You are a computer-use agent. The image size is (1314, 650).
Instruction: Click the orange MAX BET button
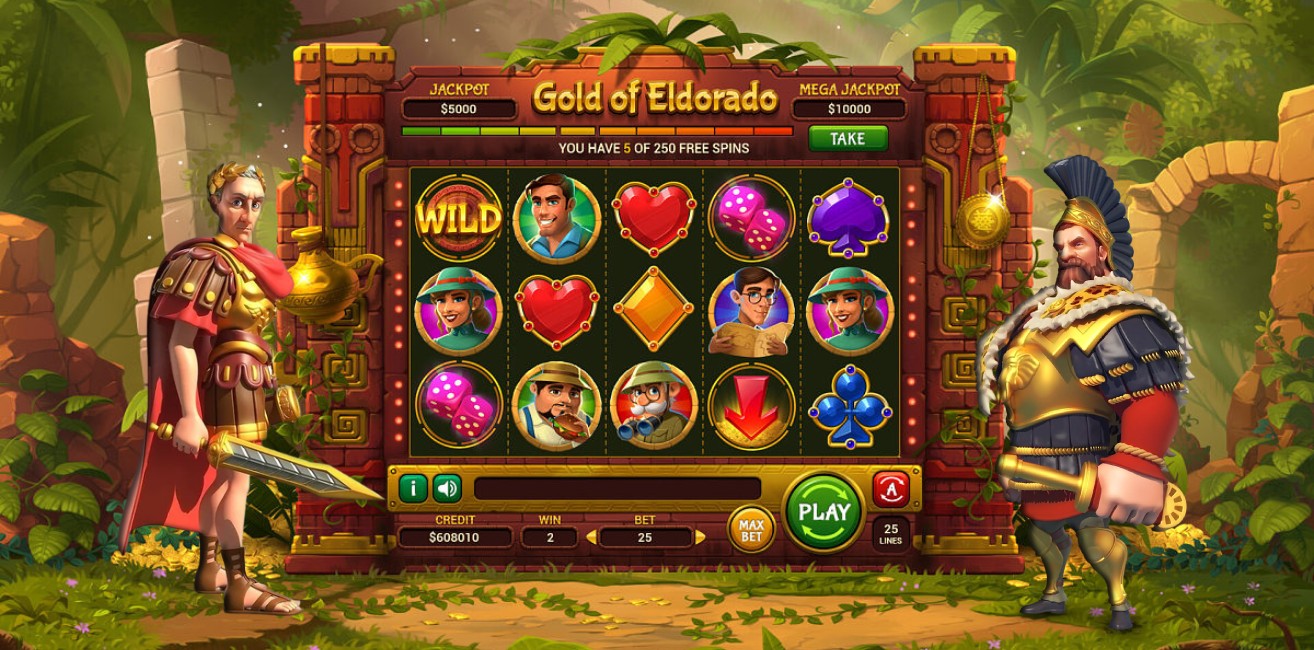(x=751, y=529)
